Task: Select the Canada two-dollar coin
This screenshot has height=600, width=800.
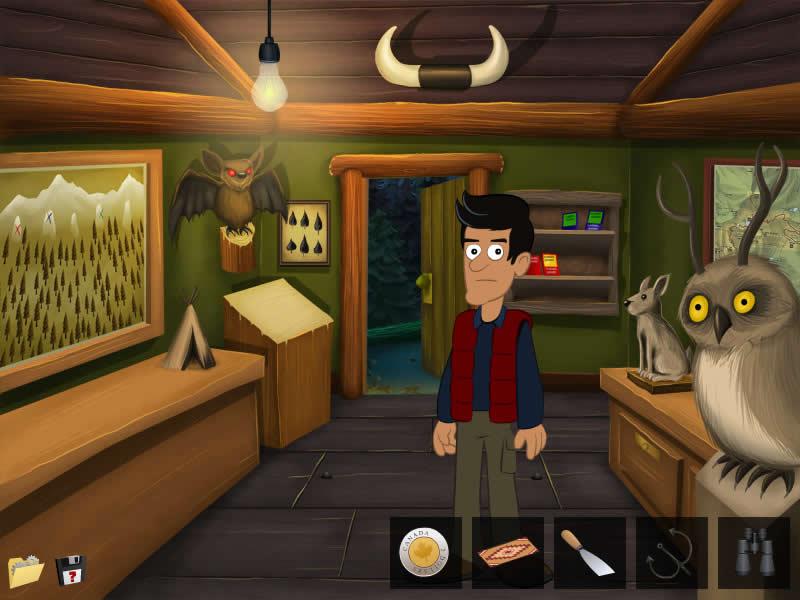Action: point(425,553)
